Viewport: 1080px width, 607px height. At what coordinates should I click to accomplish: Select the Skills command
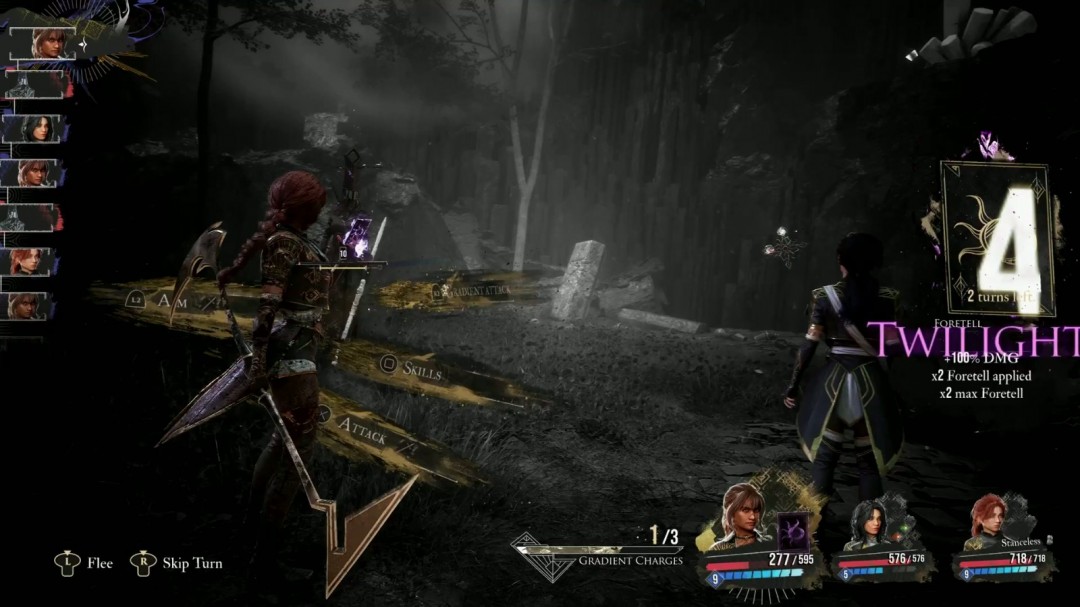click(421, 370)
